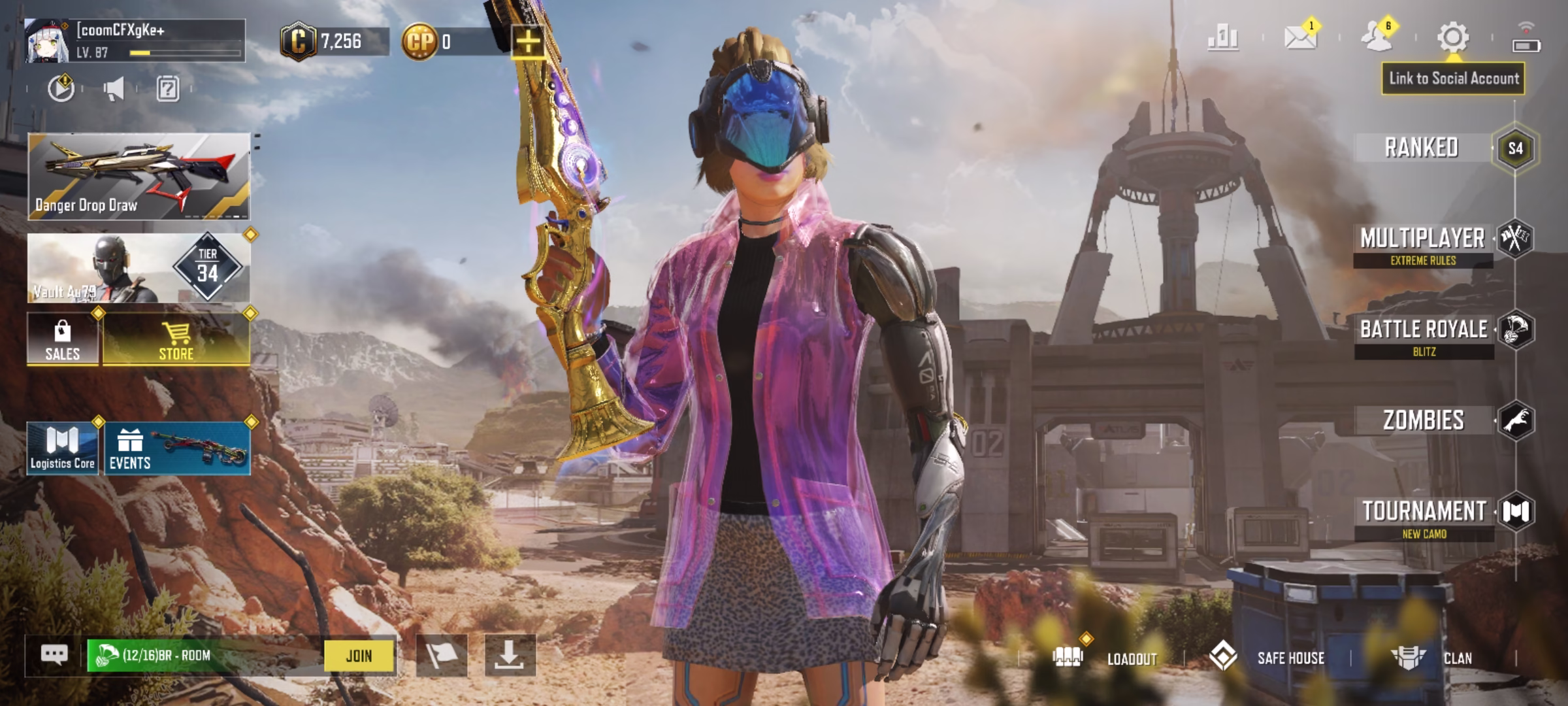The width and height of the screenshot is (1568, 706).
Task: Open the Sales bag button
Action: point(63,339)
